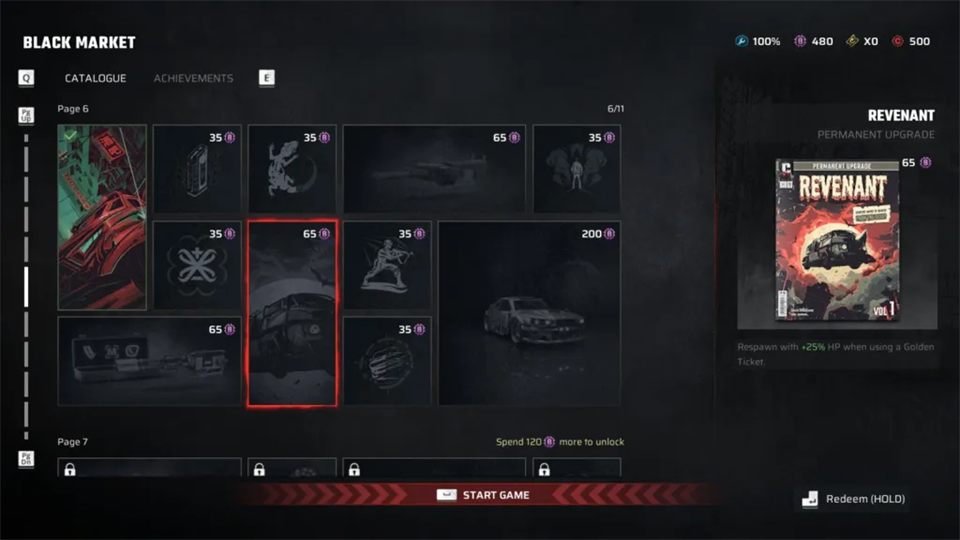Screen dimensions: 960x540
Task: Select the weapon case item for 65
Action: (x=149, y=361)
